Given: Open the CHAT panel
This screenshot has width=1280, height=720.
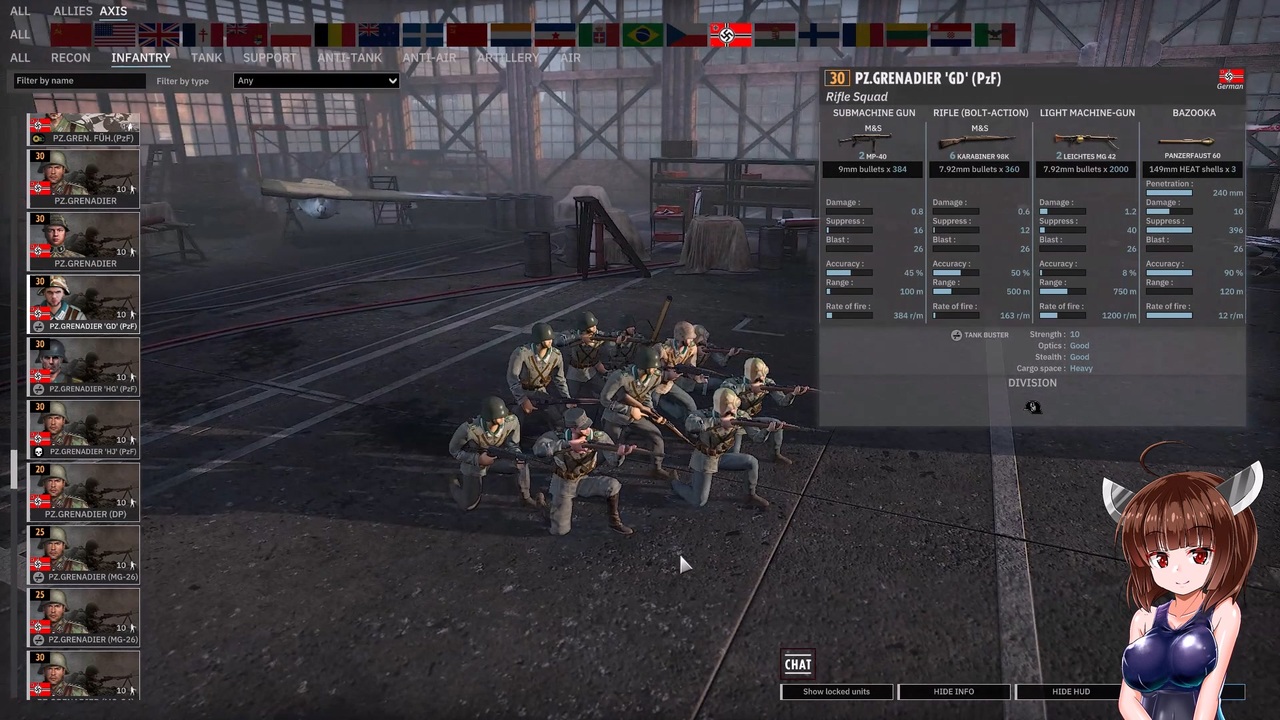Looking at the screenshot, I should point(797,664).
